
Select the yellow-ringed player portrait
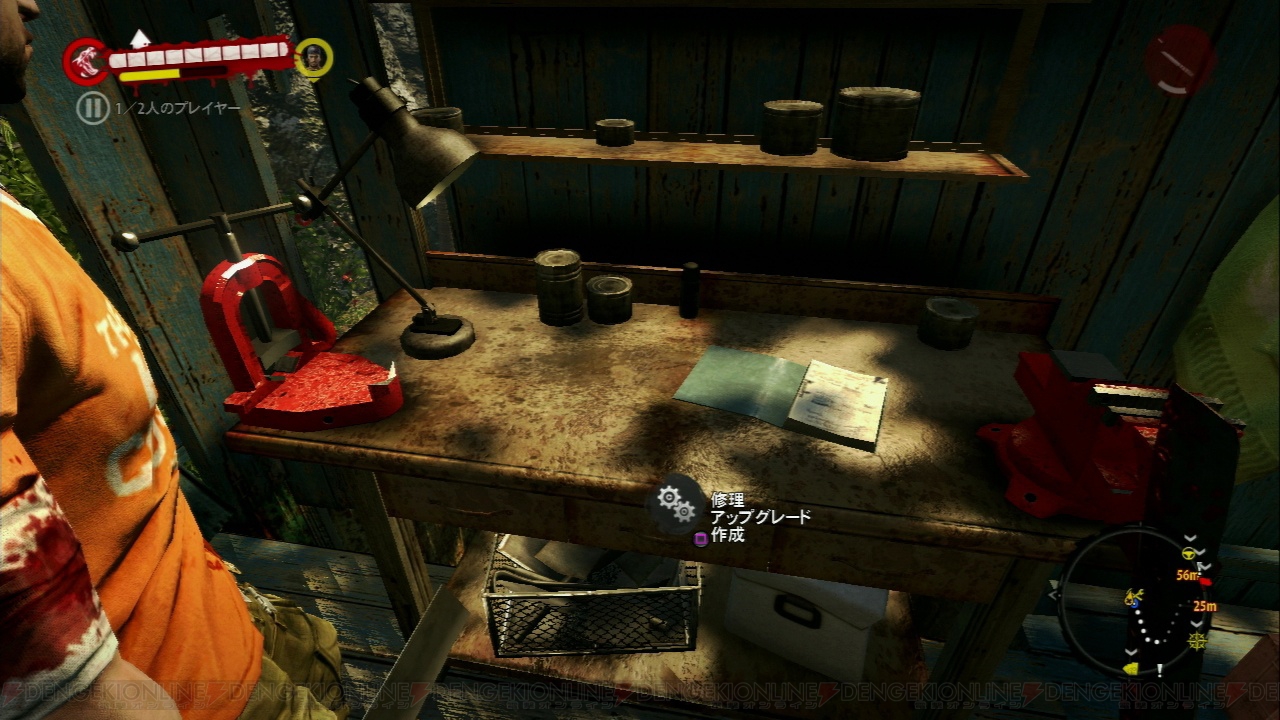[x=314, y=58]
